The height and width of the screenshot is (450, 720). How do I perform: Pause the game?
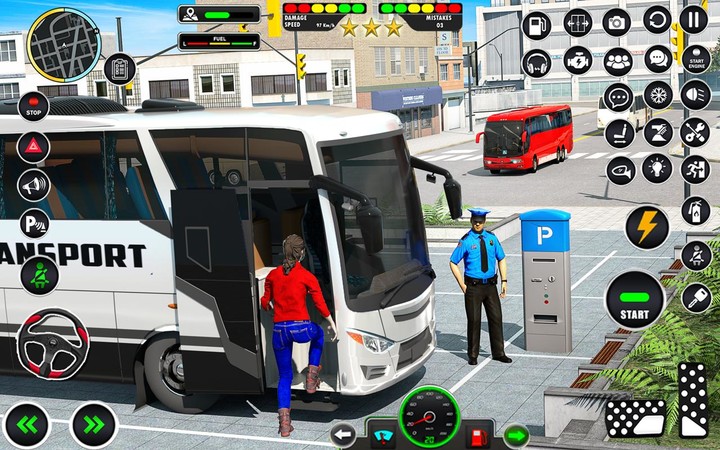(x=693, y=19)
